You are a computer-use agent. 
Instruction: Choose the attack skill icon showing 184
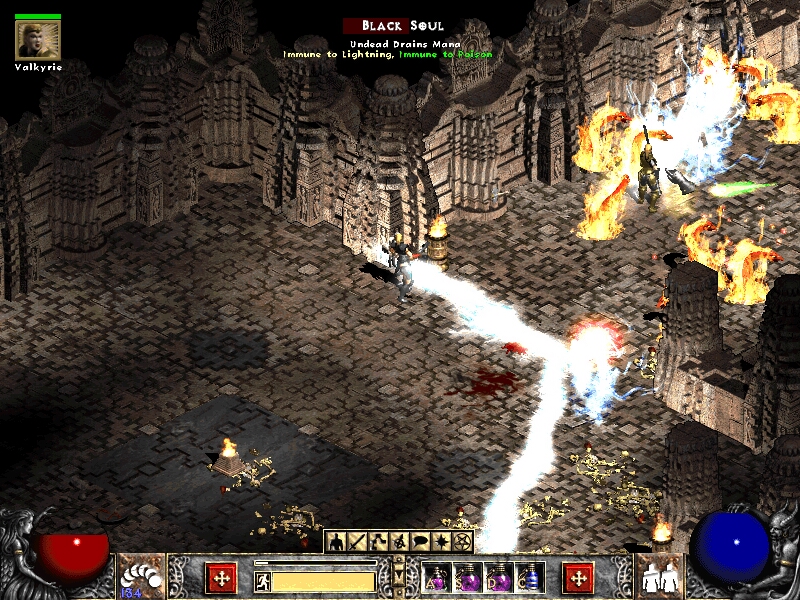point(138,577)
